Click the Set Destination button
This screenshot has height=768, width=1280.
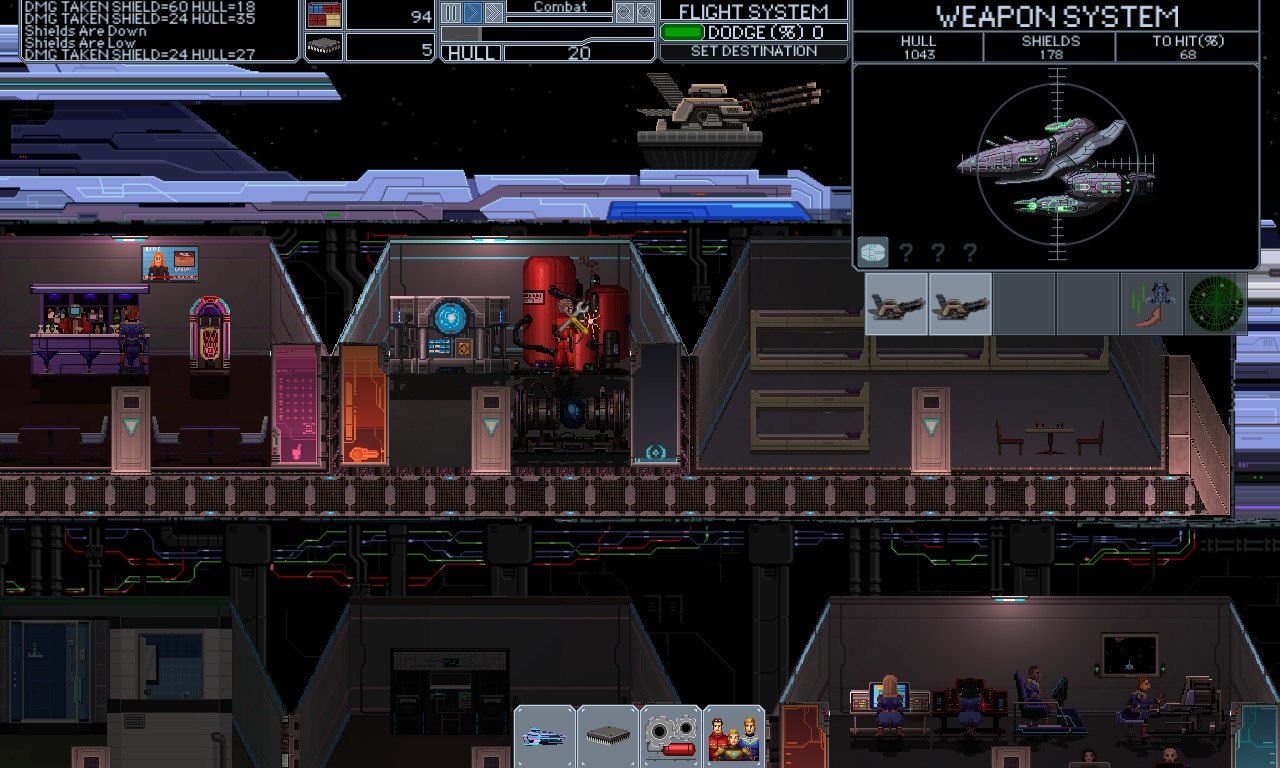[x=753, y=51]
